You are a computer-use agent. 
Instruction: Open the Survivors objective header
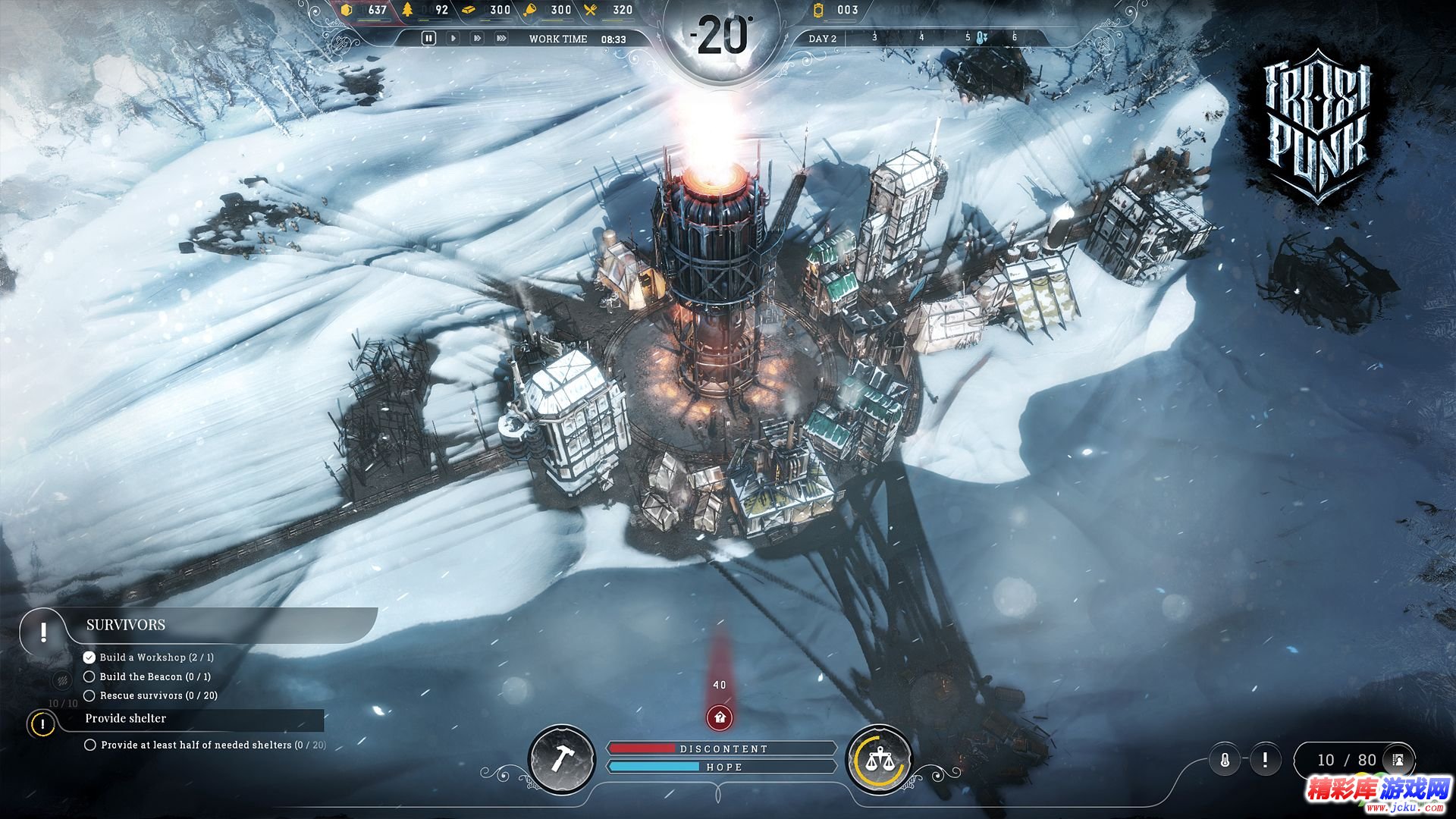[x=126, y=625]
